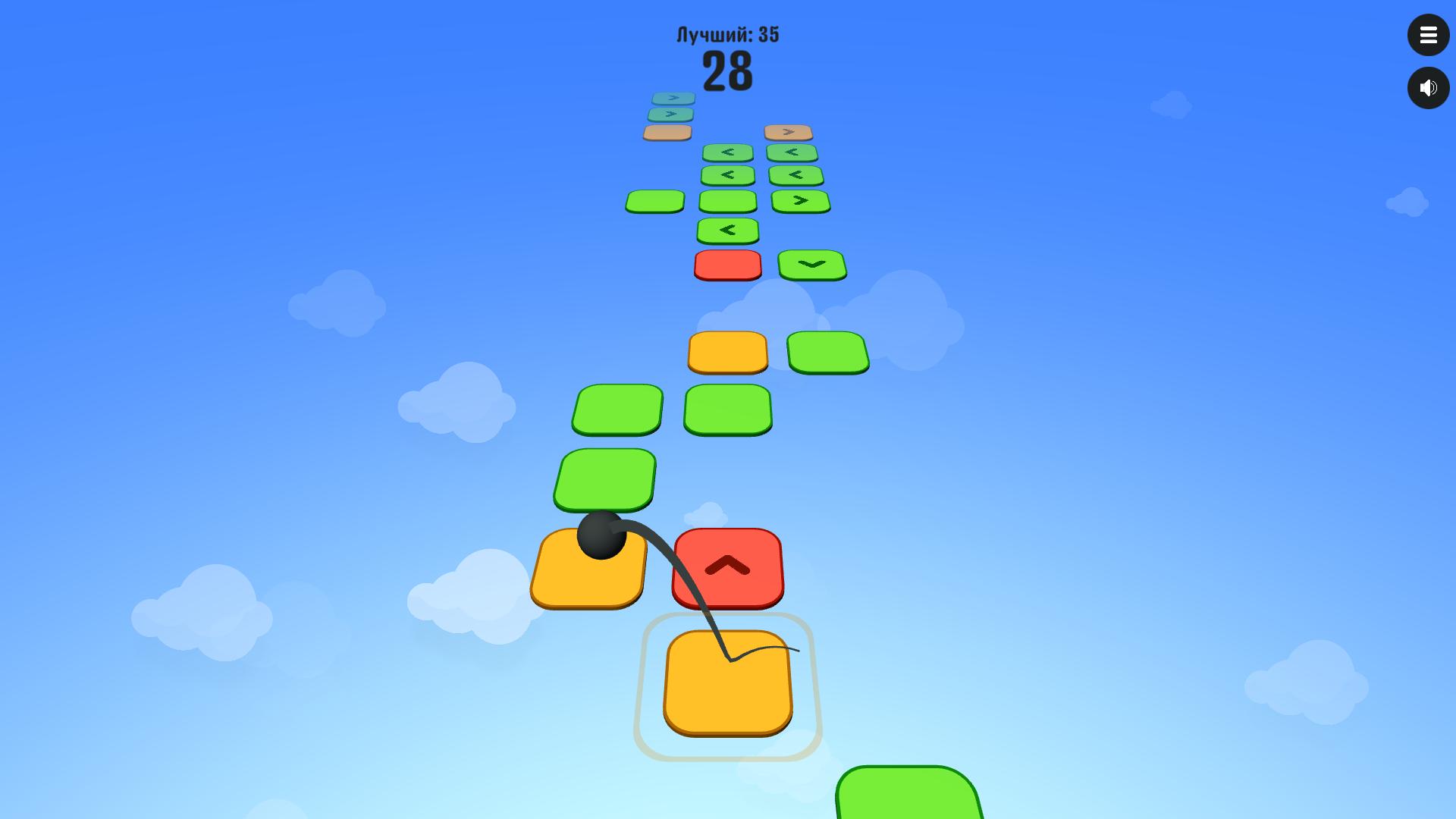Click the red tile with the up arrow
Image resolution: width=1456 pixels, height=819 pixels.
[727, 568]
